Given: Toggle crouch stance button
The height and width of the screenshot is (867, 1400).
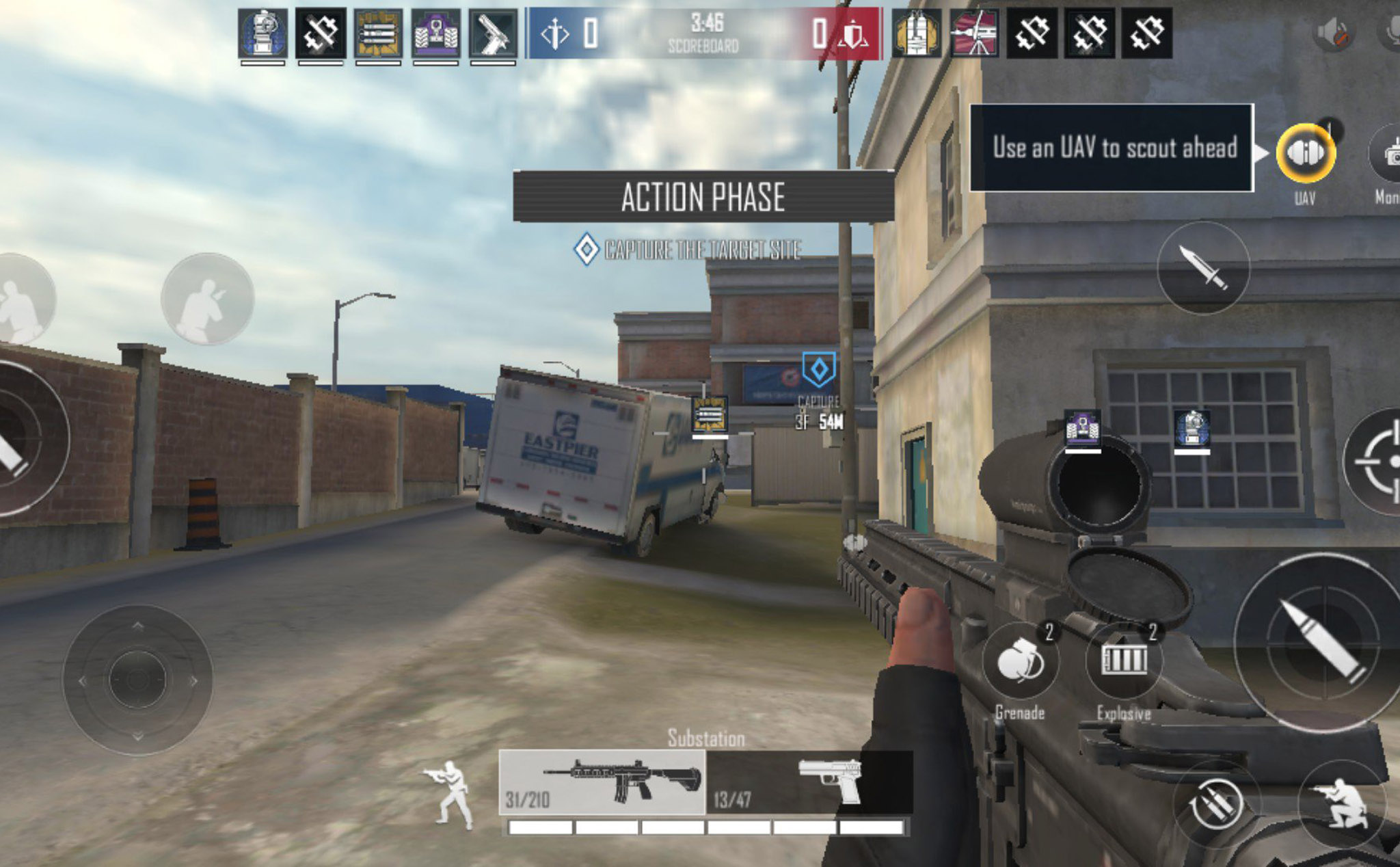Looking at the screenshot, I should 1341,803.
